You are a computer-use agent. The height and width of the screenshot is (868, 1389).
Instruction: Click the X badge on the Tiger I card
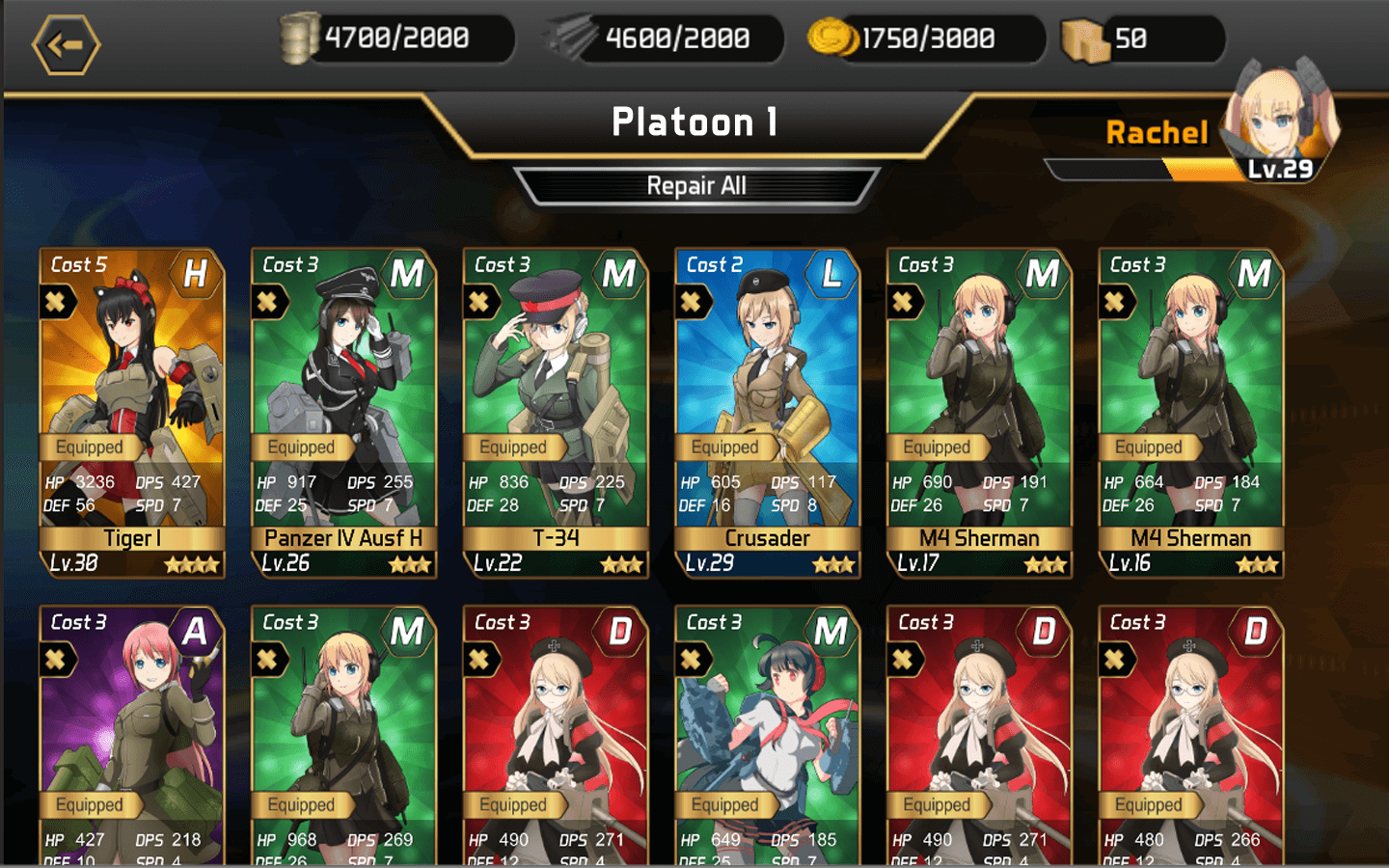[x=56, y=302]
